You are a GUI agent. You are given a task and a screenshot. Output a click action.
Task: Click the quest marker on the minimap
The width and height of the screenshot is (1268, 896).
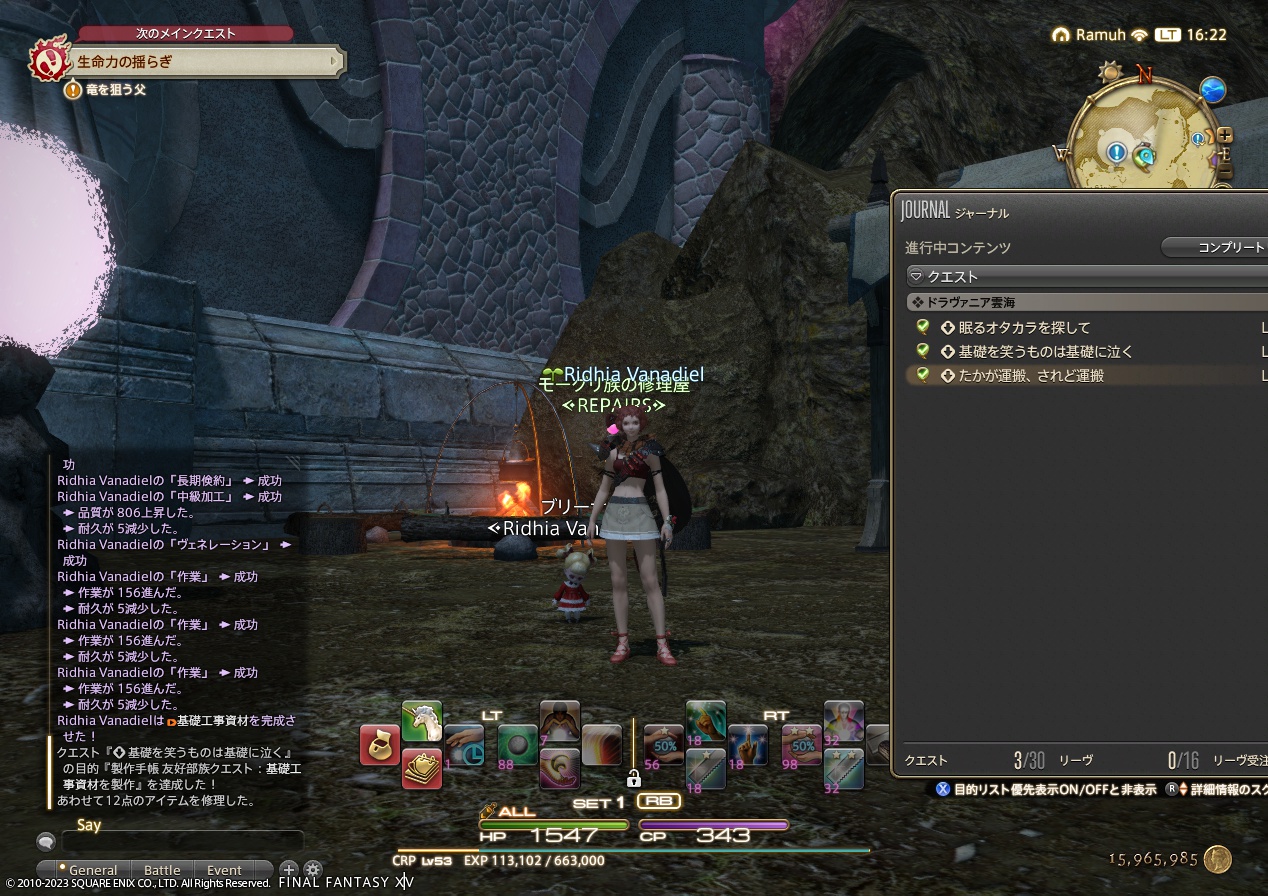pyautogui.click(x=1117, y=153)
